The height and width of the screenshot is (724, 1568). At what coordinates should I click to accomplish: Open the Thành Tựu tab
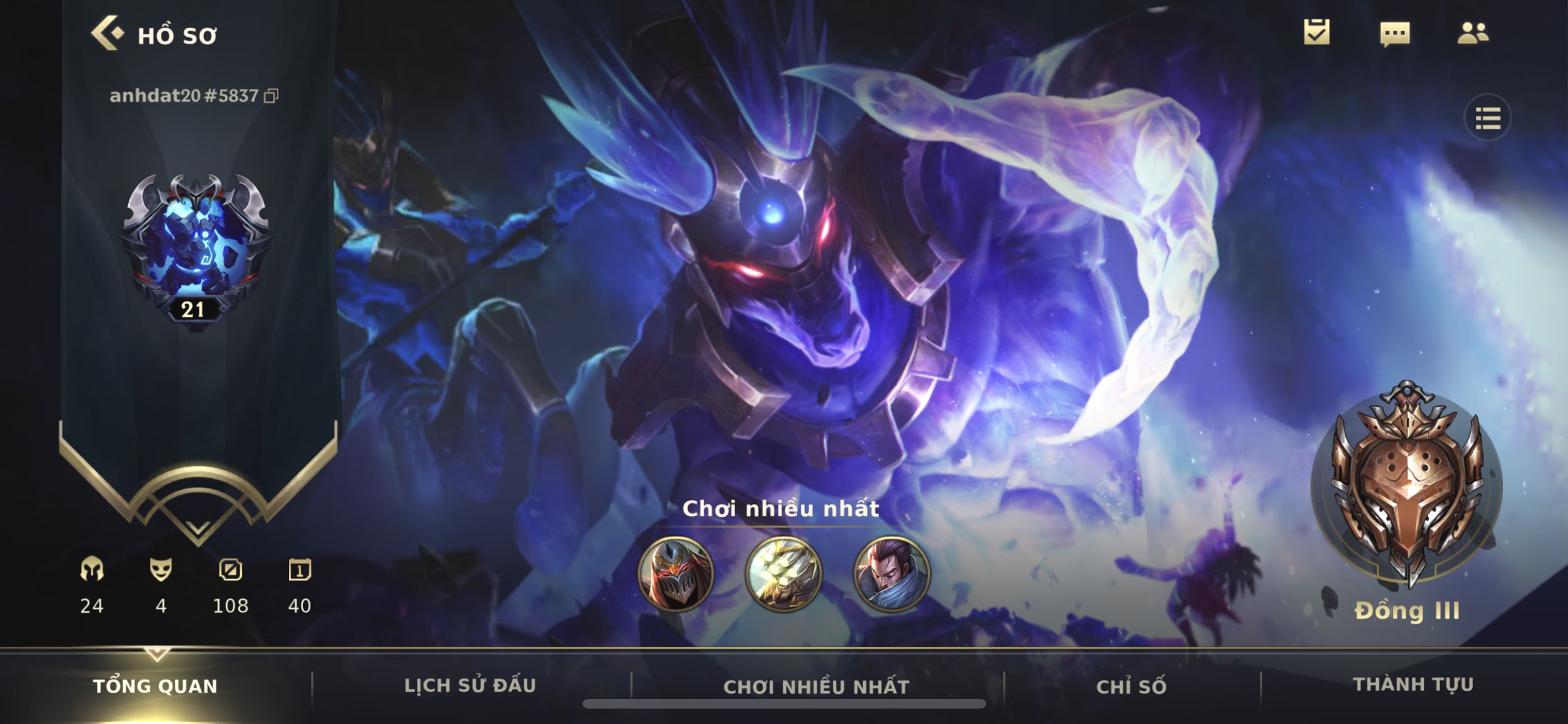pos(1413,684)
